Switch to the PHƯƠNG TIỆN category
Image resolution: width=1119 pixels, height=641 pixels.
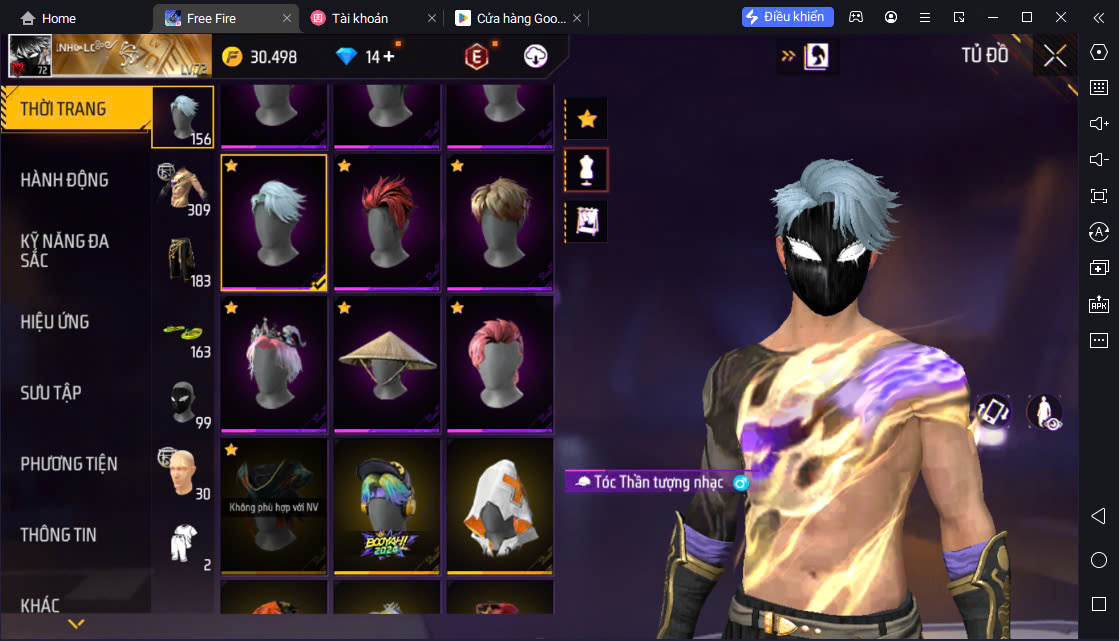(68, 464)
